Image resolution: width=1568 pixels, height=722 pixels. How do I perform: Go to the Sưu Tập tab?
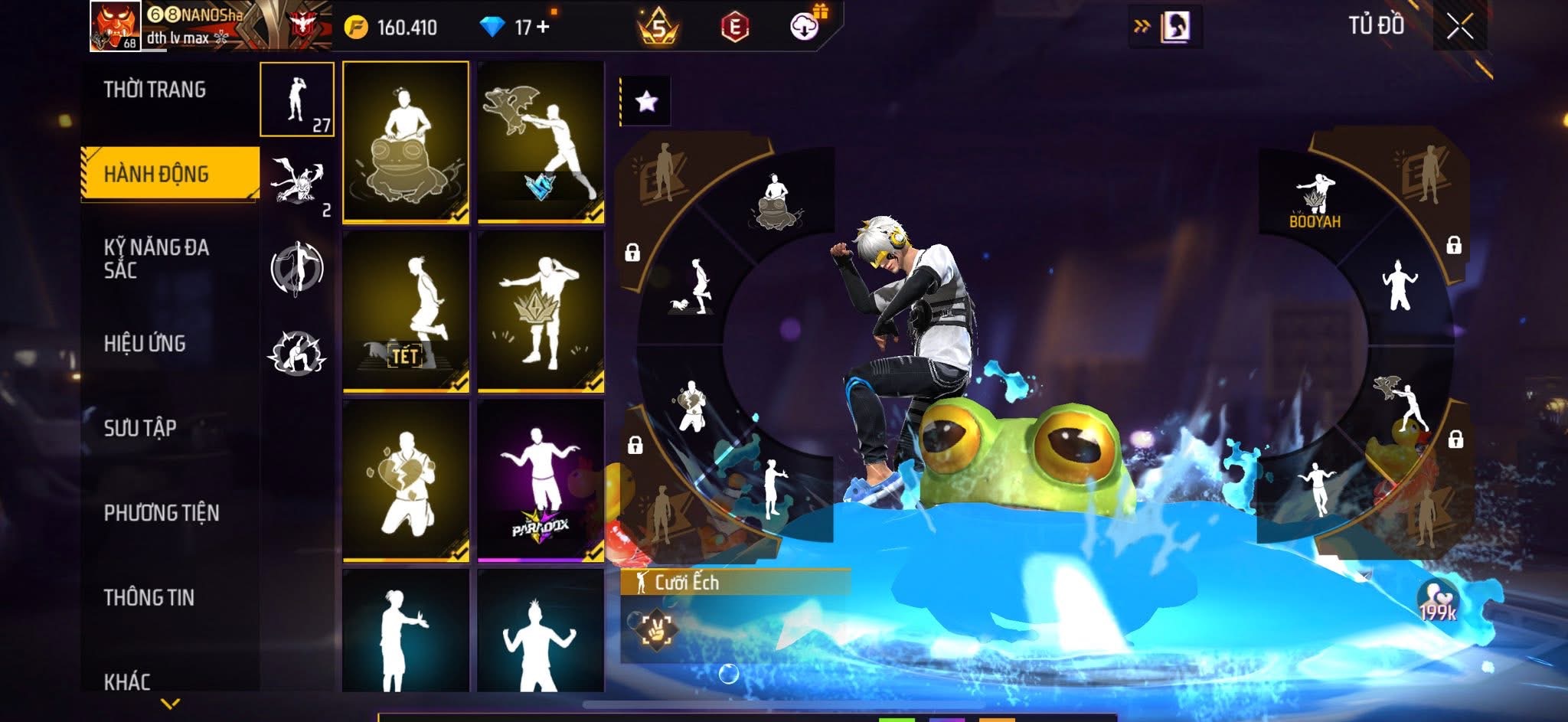(140, 427)
